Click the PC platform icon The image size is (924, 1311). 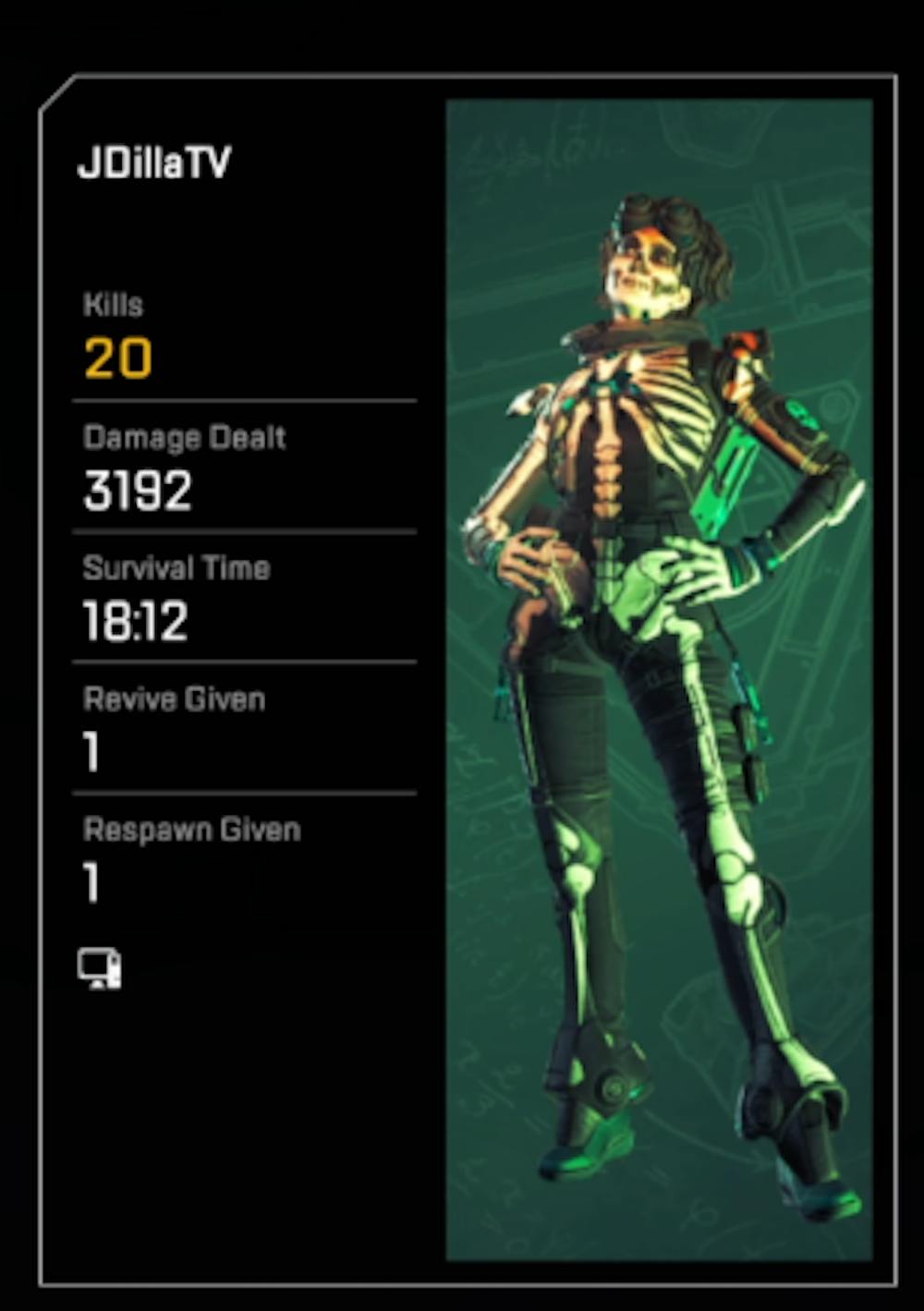[99, 969]
